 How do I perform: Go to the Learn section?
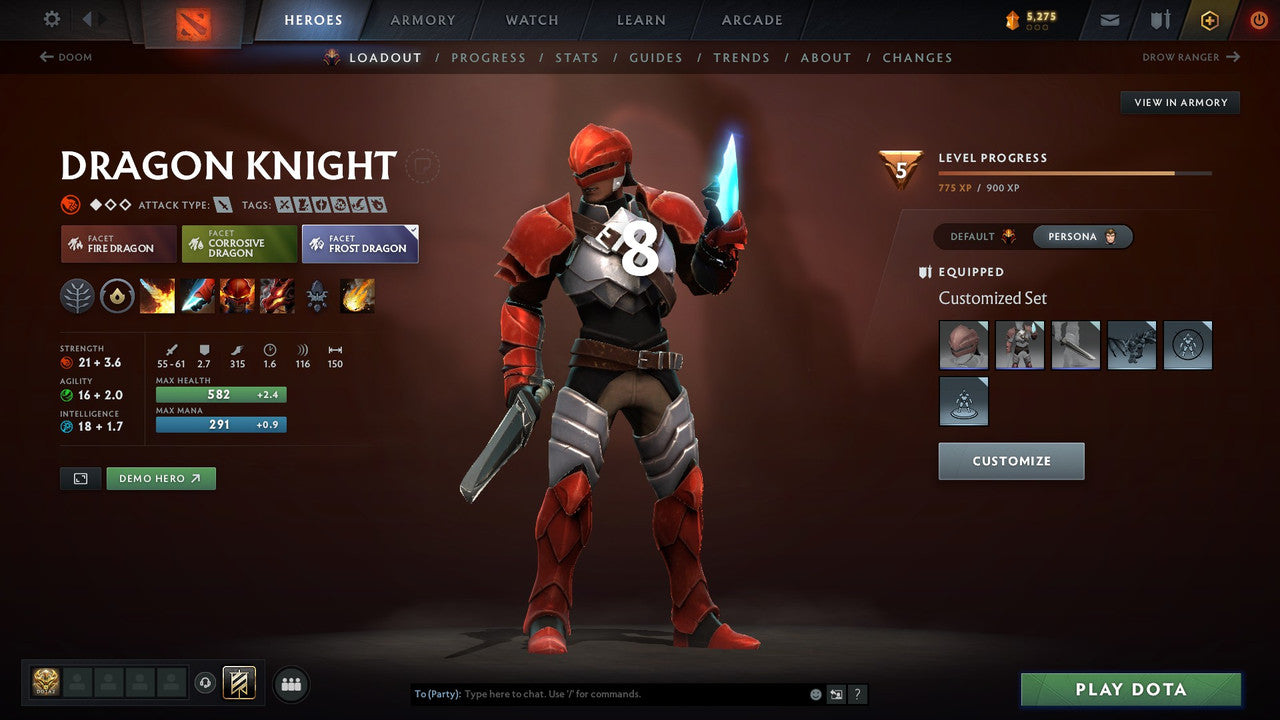pos(641,20)
